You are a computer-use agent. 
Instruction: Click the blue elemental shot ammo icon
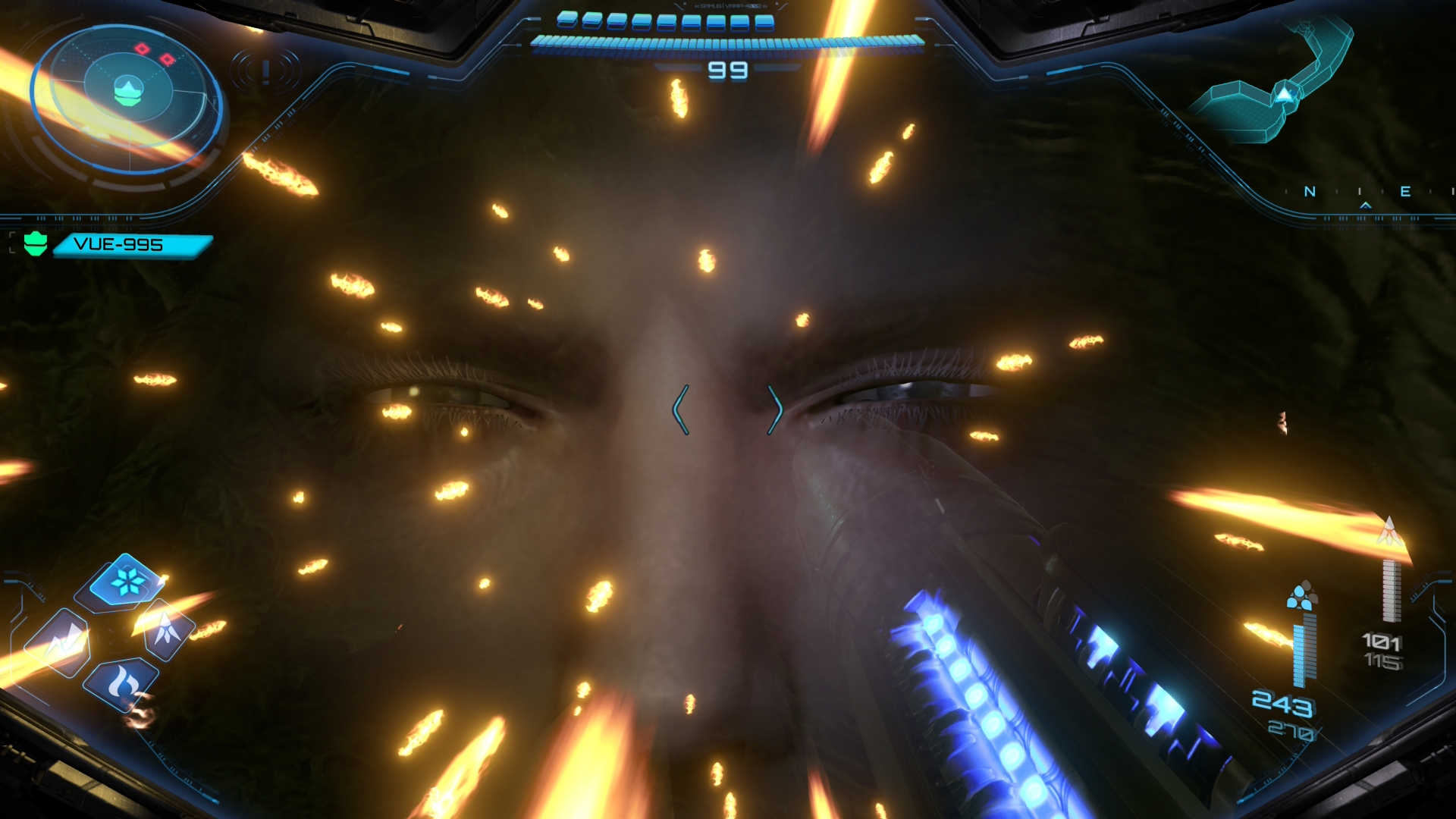pyautogui.click(x=1302, y=597)
